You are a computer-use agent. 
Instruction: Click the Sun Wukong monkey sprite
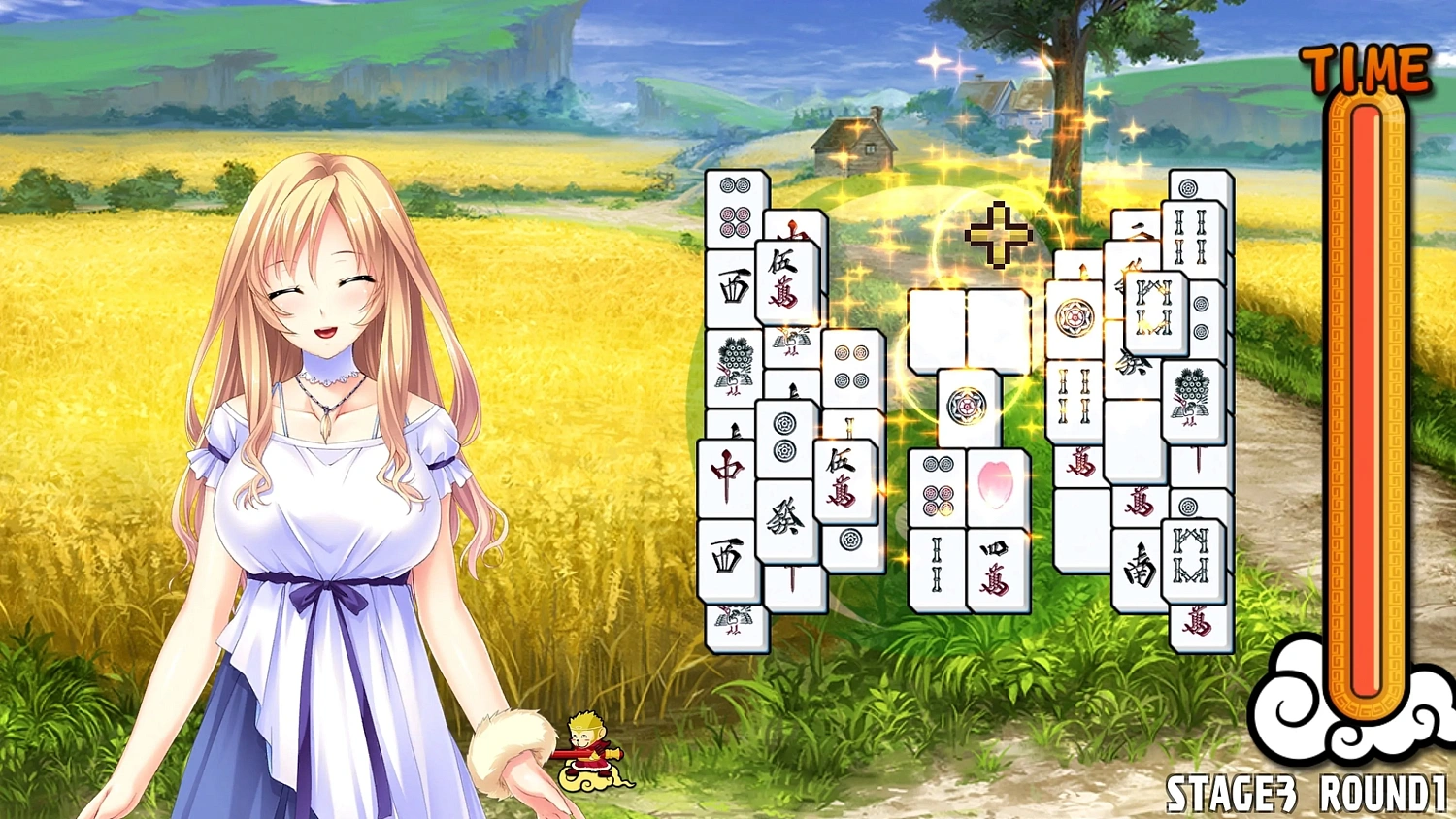[587, 752]
